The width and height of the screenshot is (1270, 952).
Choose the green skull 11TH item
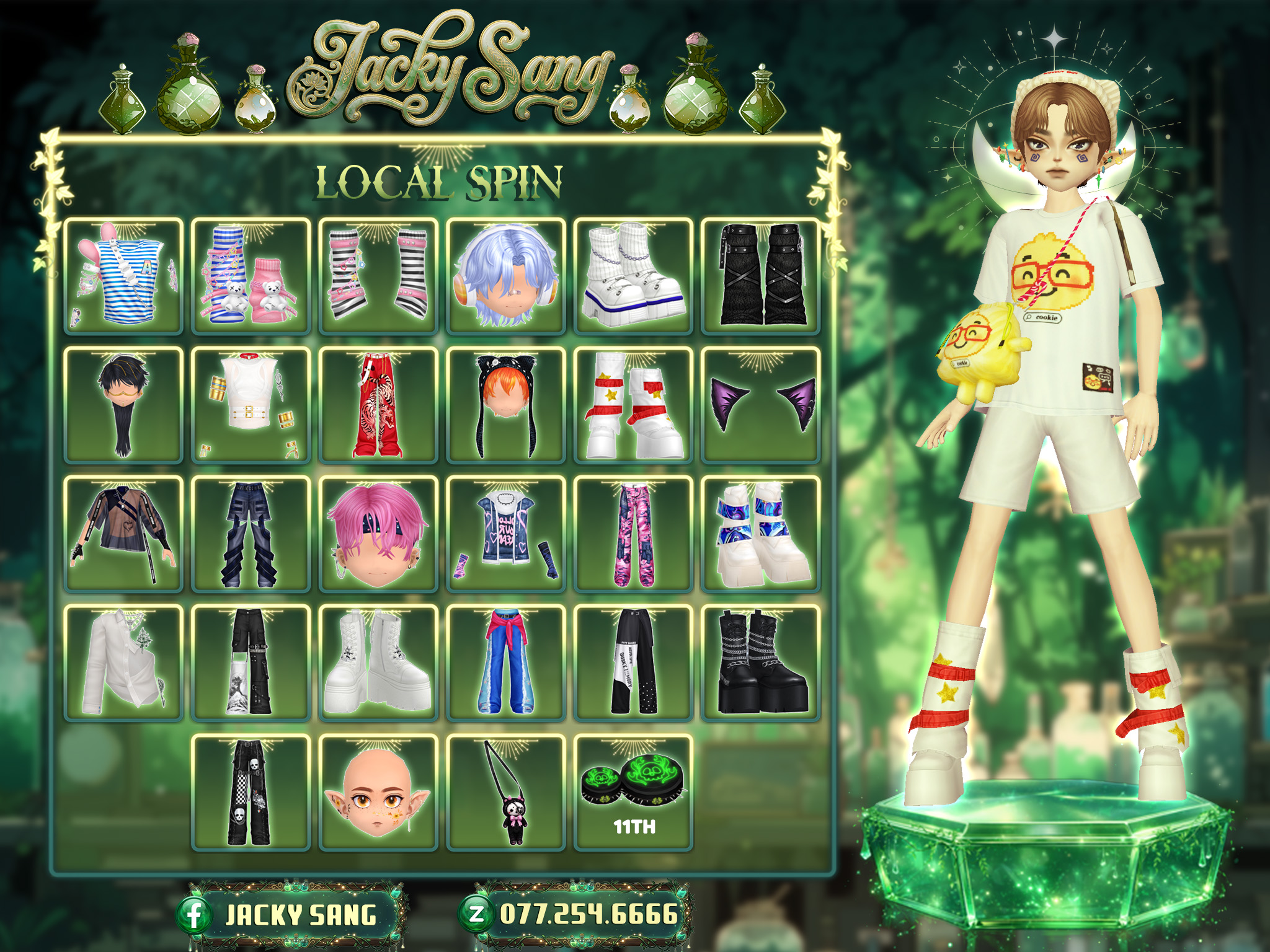point(633,792)
